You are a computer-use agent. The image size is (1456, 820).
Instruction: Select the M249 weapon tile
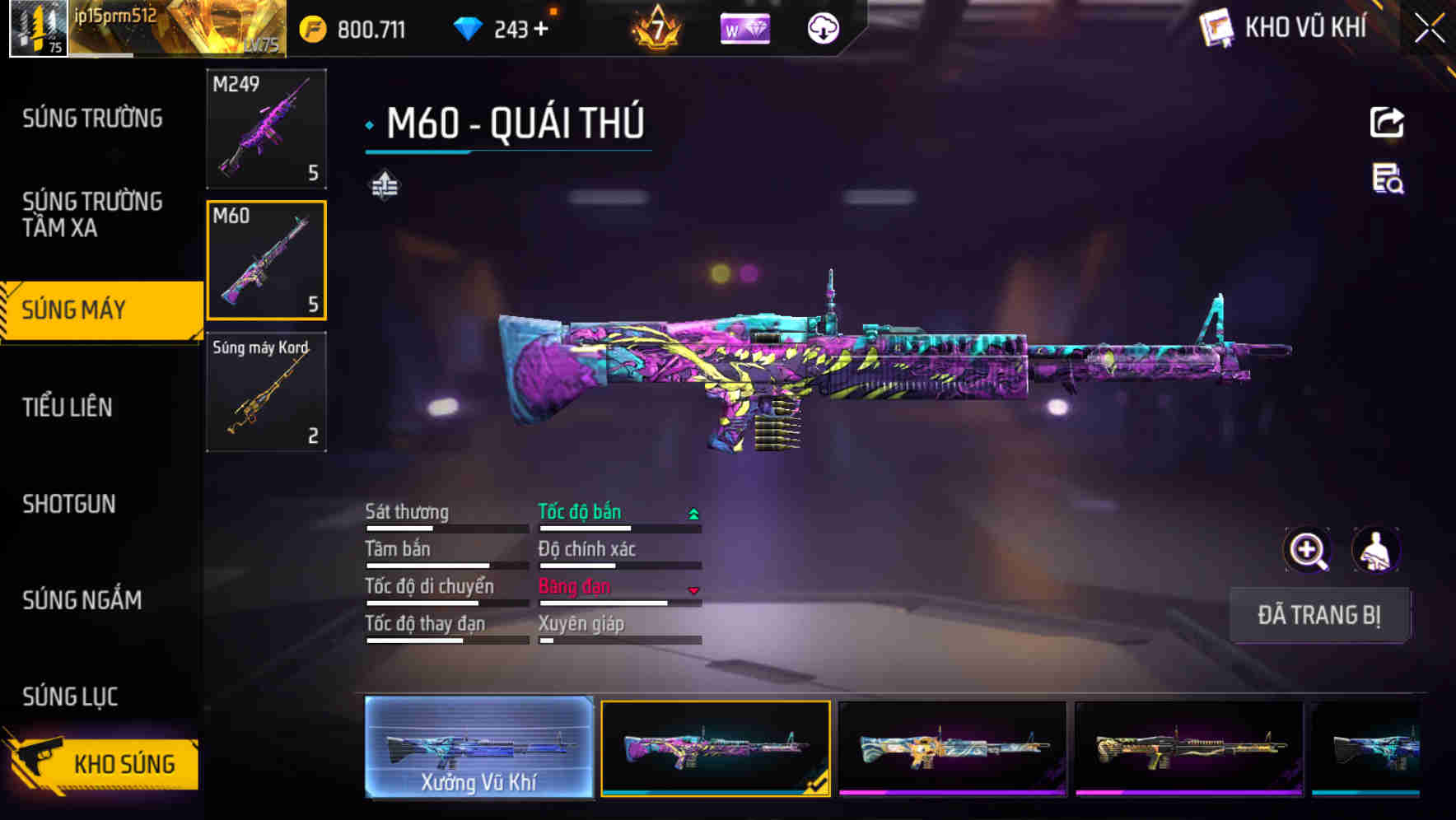click(x=266, y=128)
